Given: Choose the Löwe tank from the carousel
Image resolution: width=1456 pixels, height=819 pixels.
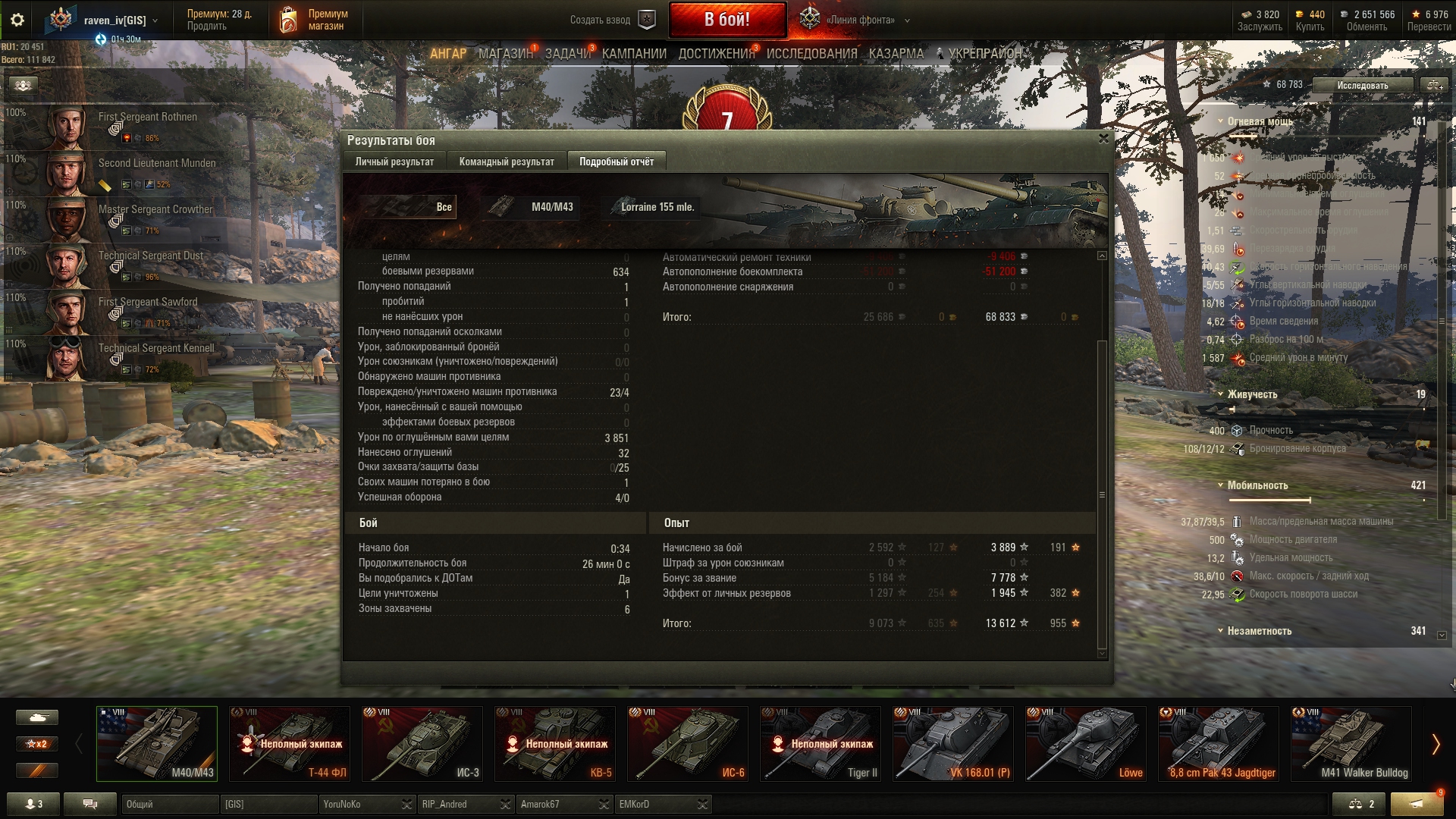Looking at the screenshot, I should [1085, 744].
